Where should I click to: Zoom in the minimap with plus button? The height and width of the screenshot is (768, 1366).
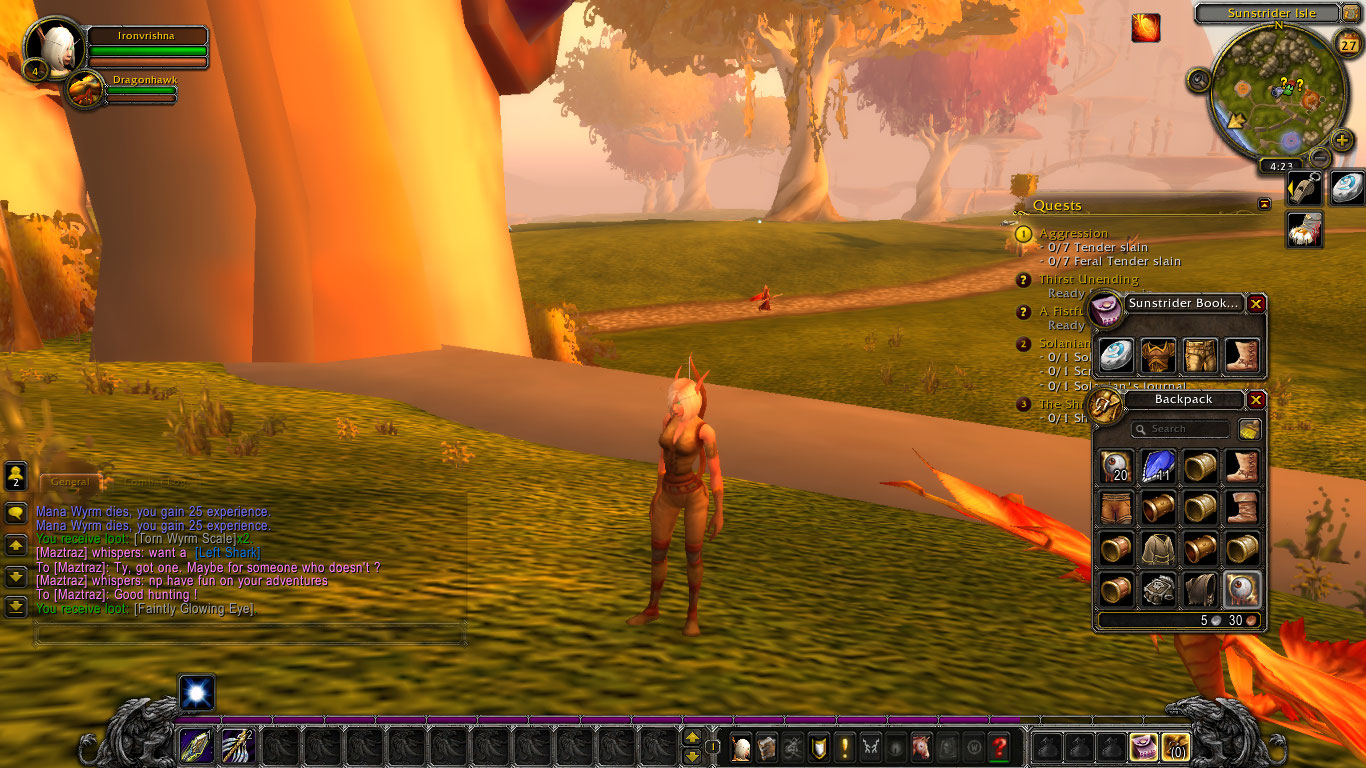(1343, 140)
